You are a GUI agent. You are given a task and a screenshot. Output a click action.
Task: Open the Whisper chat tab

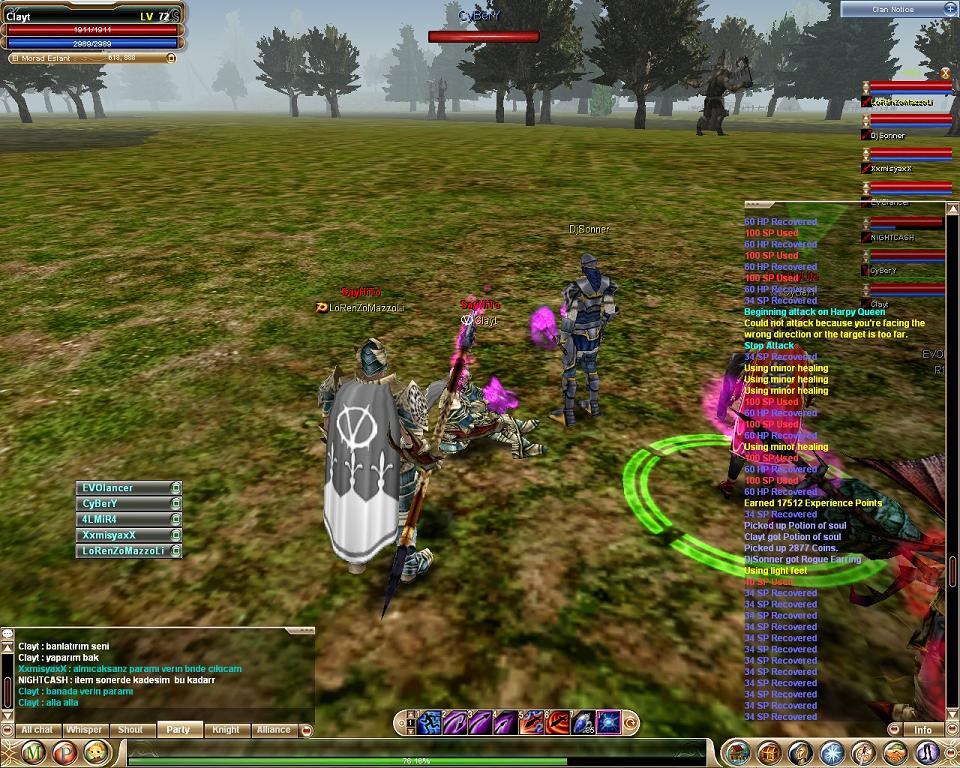84,730
